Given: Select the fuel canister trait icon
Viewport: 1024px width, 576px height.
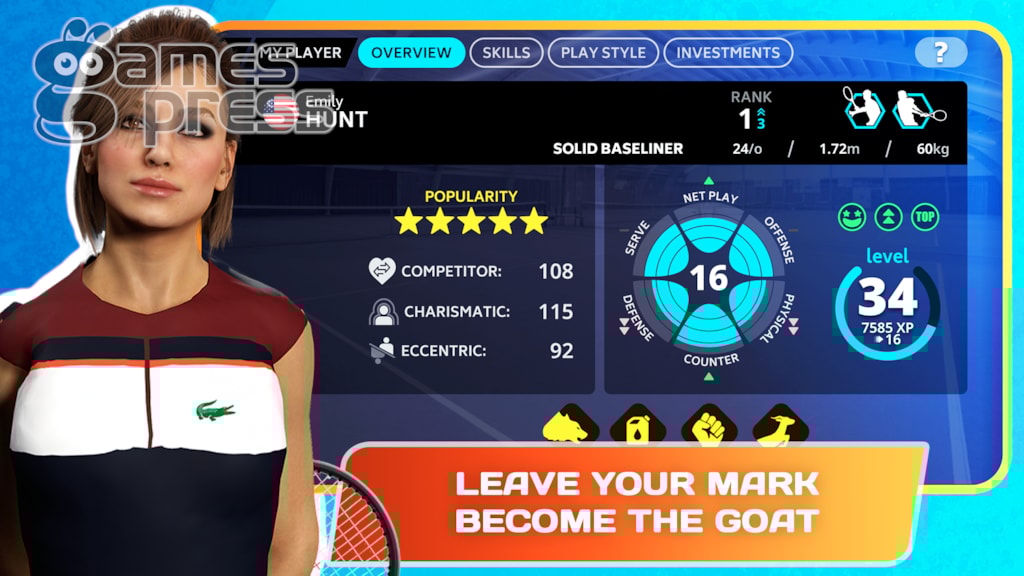Looking at the screenshot, I should pyautogui.click(x=639, y=425).
